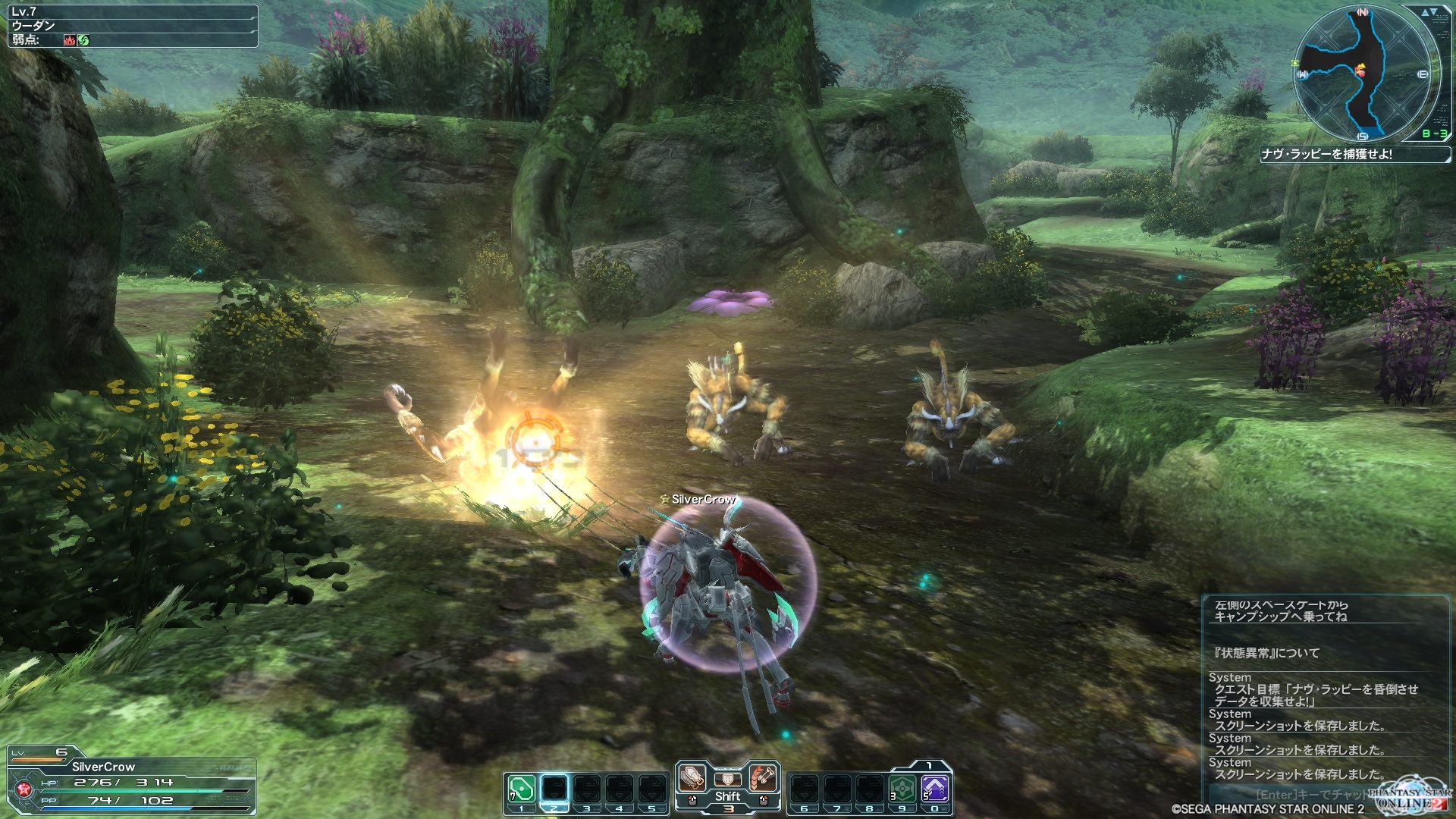The width and height of the screenshot is (1456, 819).
Task: Trigger the left-click sword attack icon
Action: point(692,779)
